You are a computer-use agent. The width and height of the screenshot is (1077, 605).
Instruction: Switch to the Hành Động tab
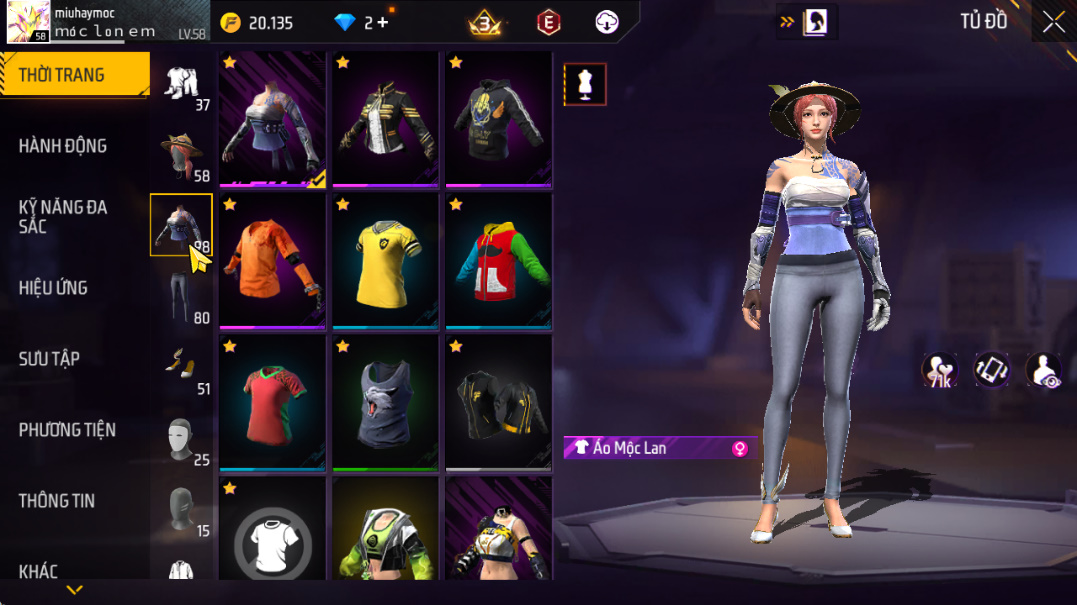[x=63, y=146]
